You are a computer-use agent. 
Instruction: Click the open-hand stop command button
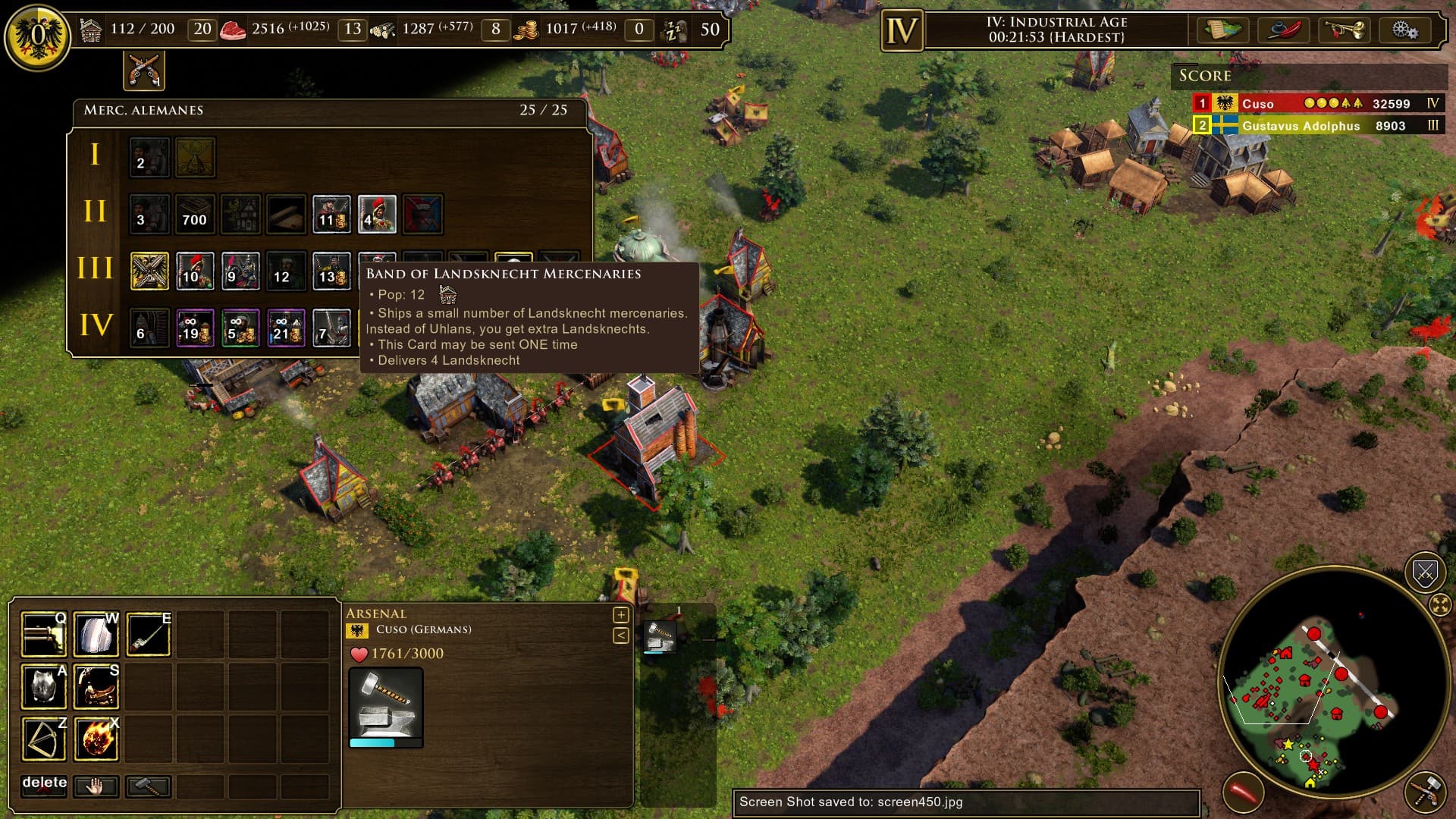(96, 786)
